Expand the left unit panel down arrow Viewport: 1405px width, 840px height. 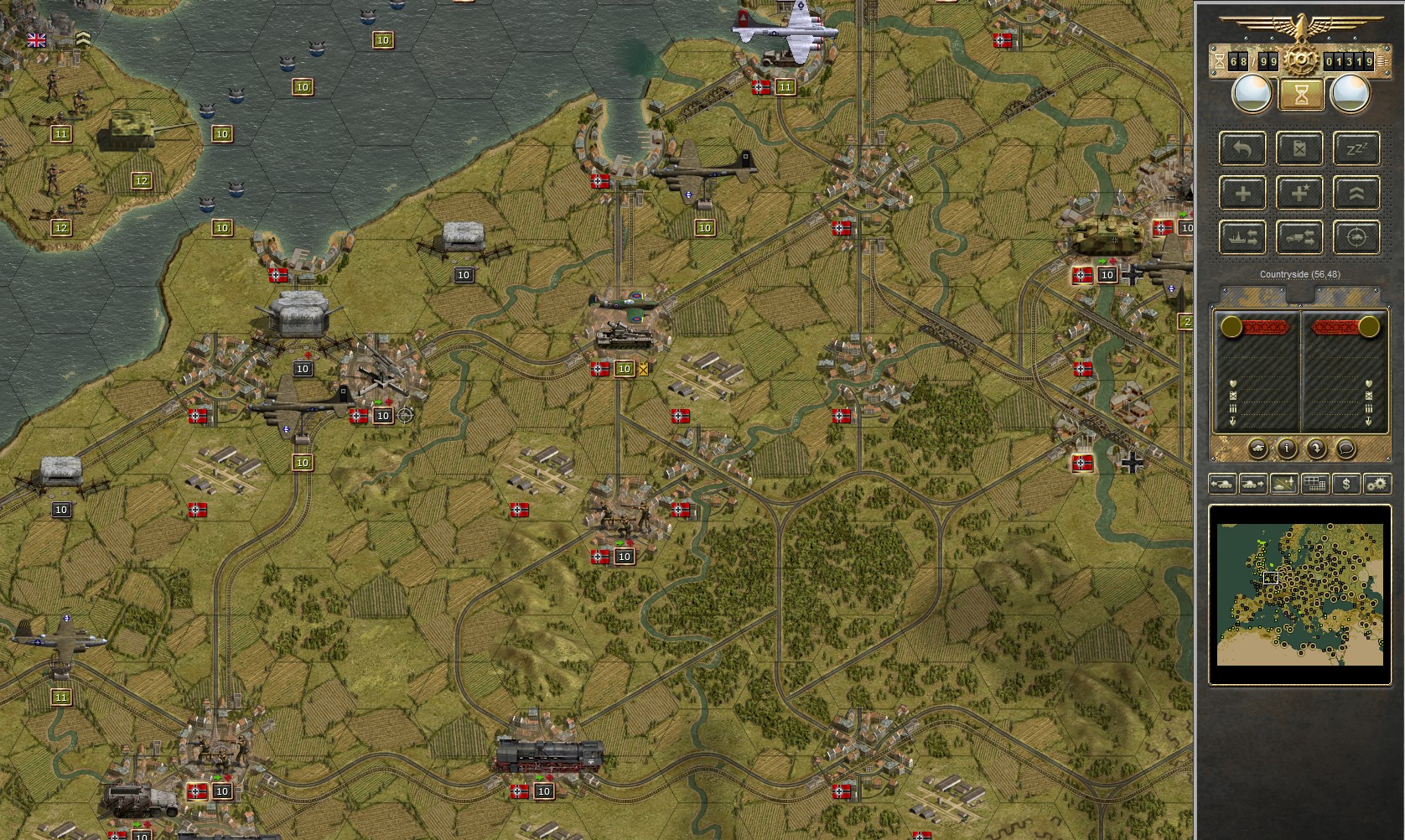pyautogui.click(x=1232, y=421)
